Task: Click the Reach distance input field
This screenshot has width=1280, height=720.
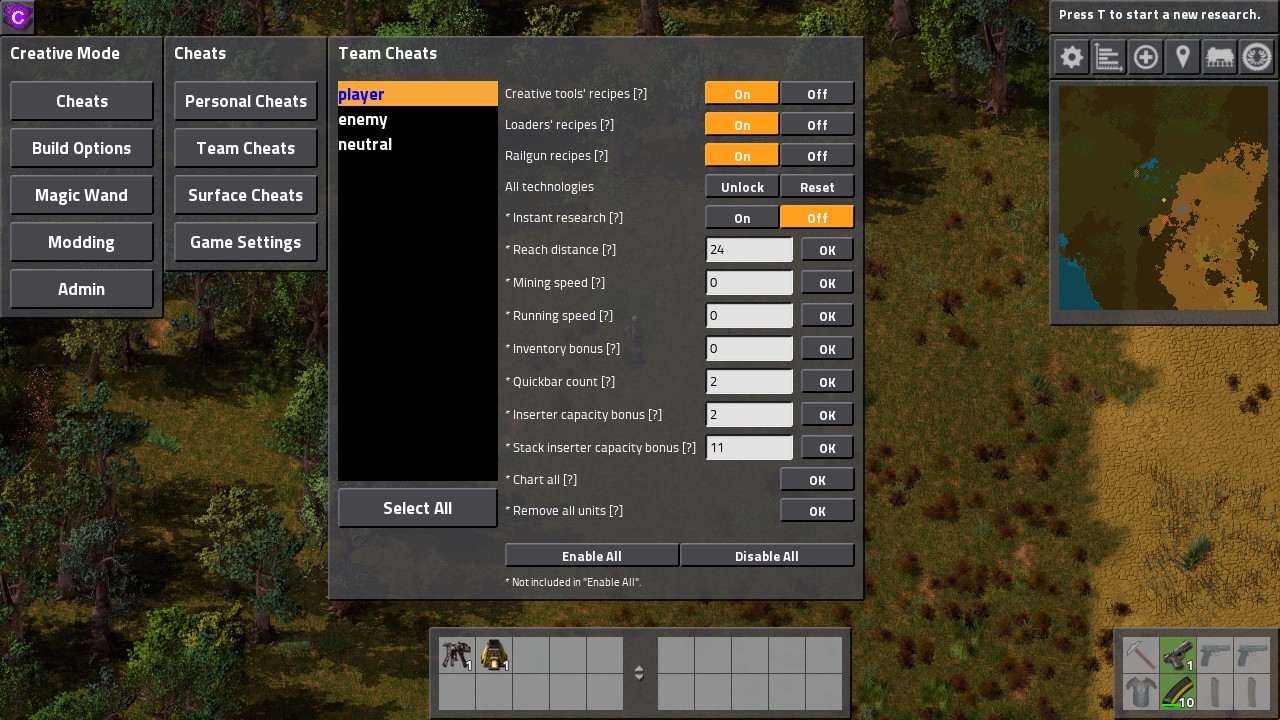Action: 749,249
